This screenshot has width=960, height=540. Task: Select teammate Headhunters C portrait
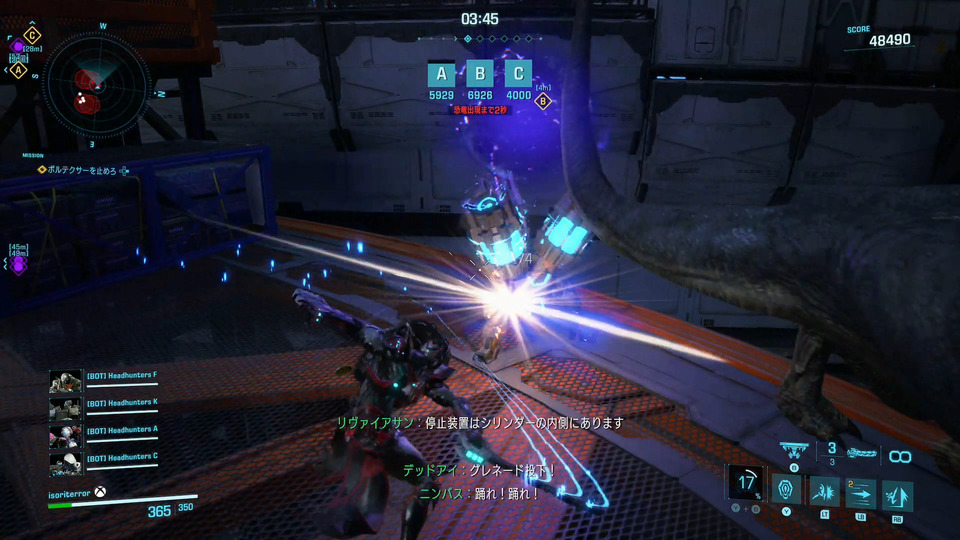click(x=65, y=463)
